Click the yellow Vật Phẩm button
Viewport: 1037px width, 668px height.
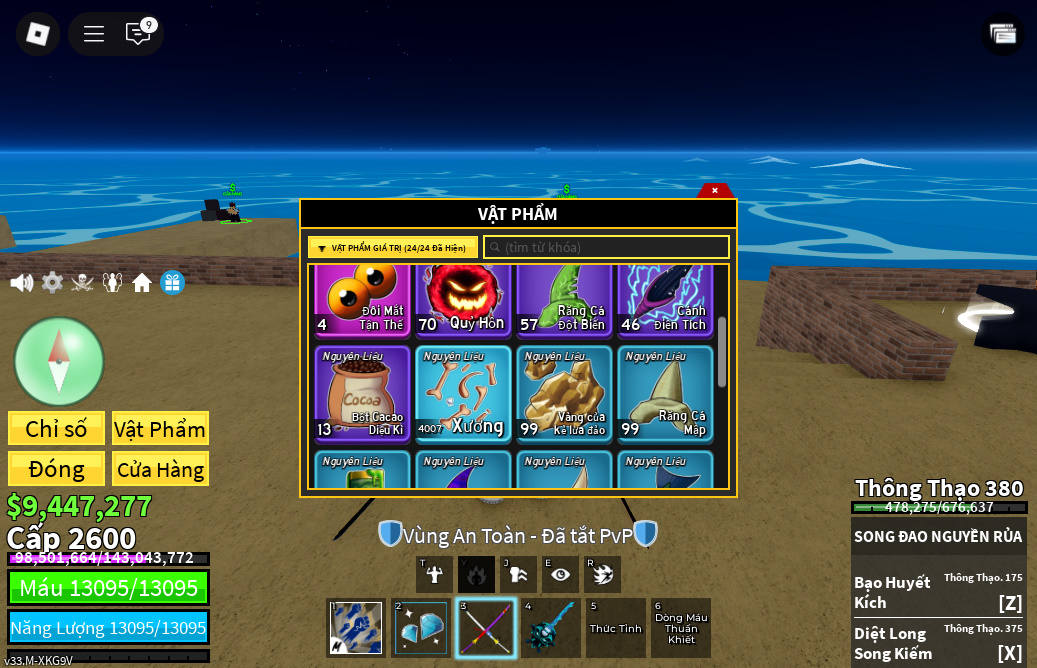pos(160,429)
